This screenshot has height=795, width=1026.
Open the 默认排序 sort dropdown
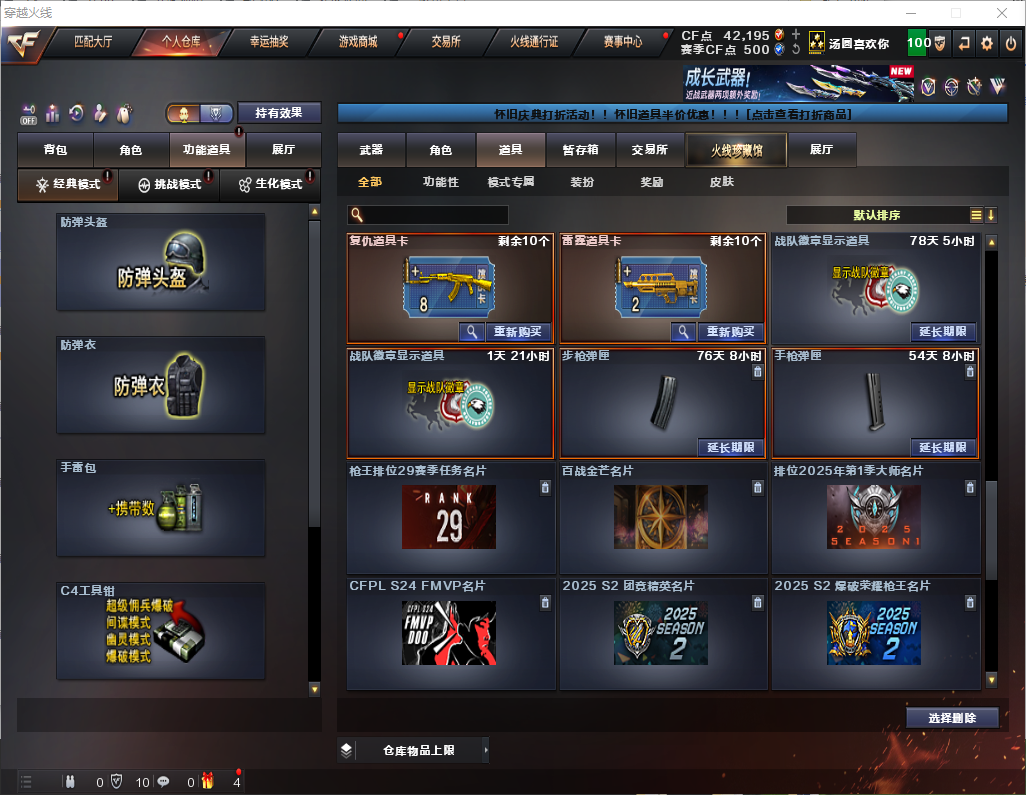[876, 215]
